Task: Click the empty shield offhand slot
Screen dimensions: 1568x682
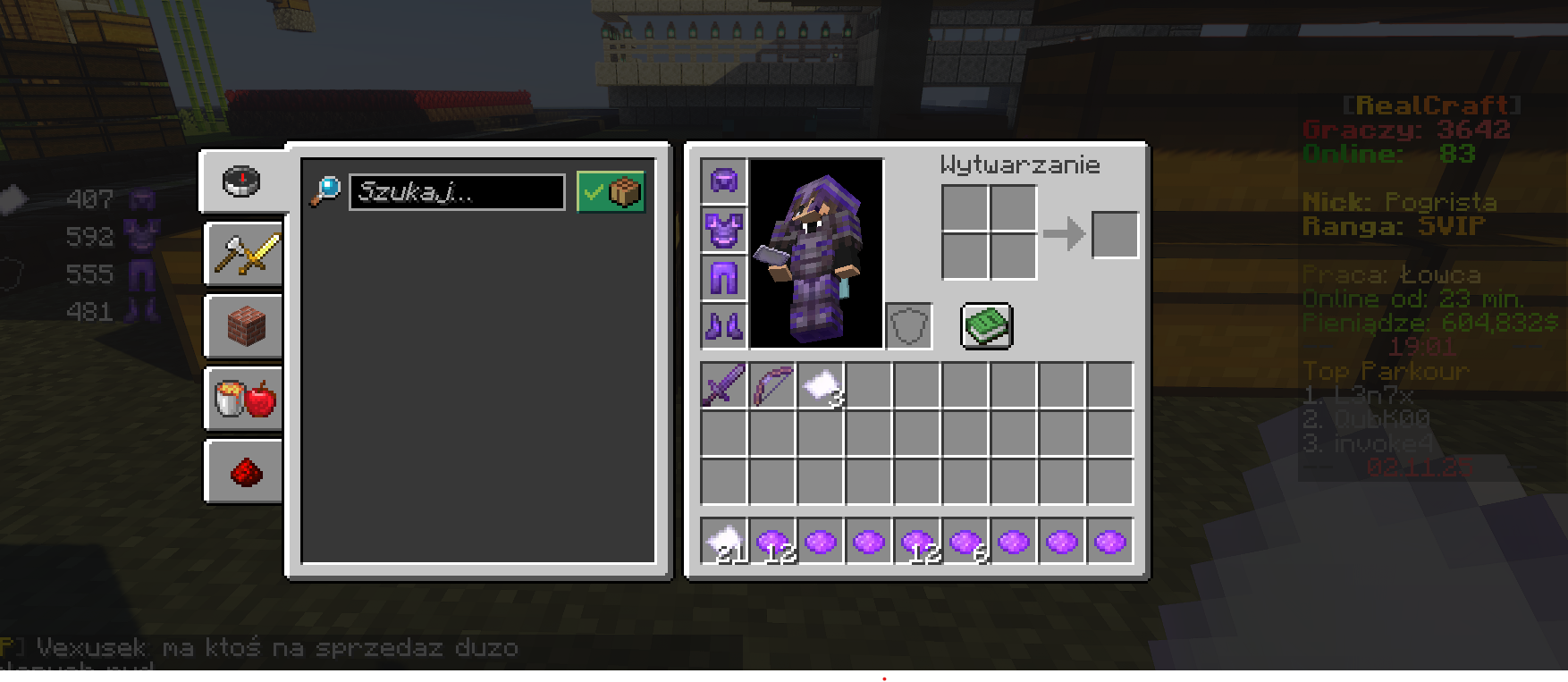Action: click(909, 325)
